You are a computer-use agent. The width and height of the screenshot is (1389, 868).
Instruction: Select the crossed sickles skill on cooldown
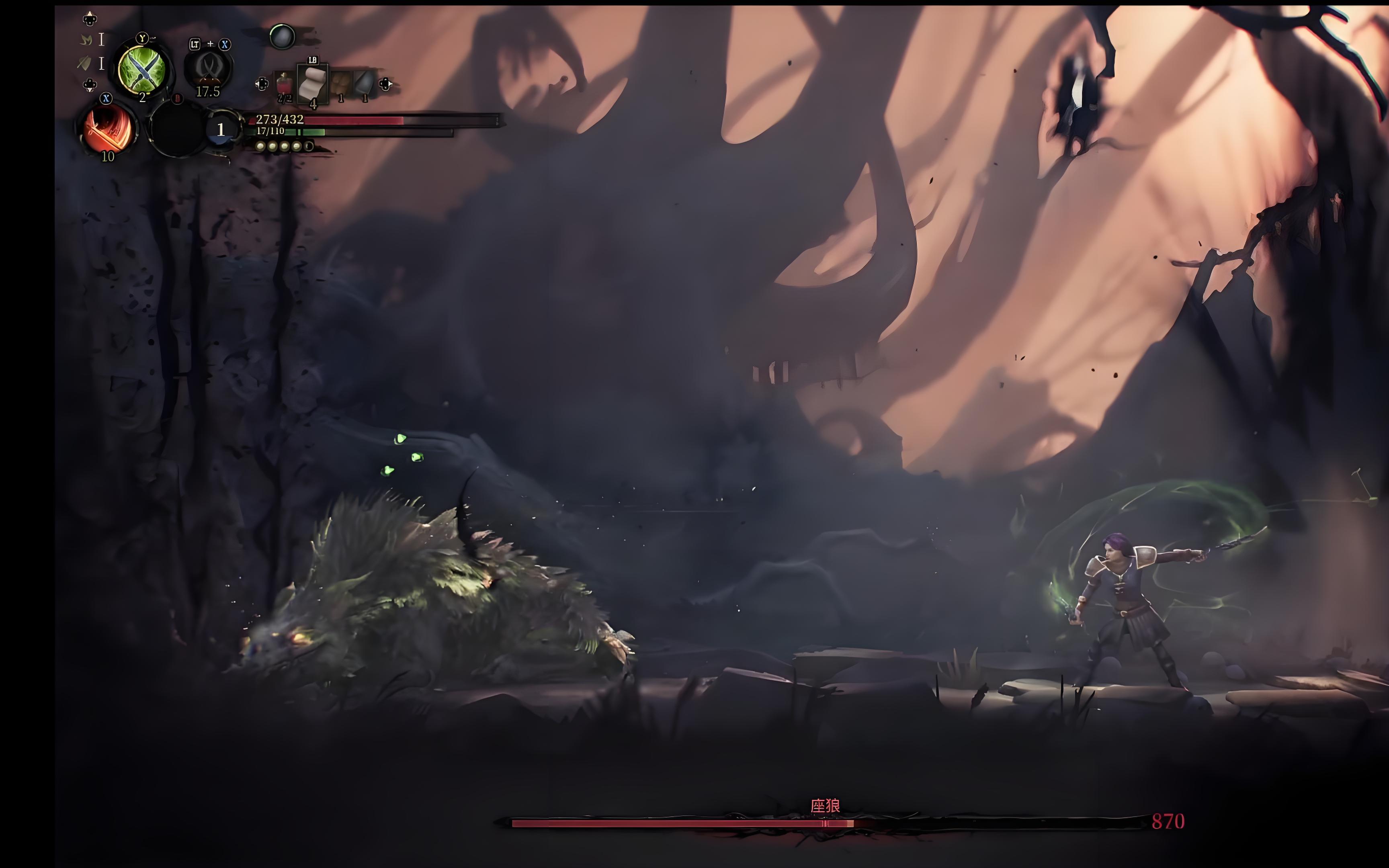pyautogui.click(x=208, y=69)
